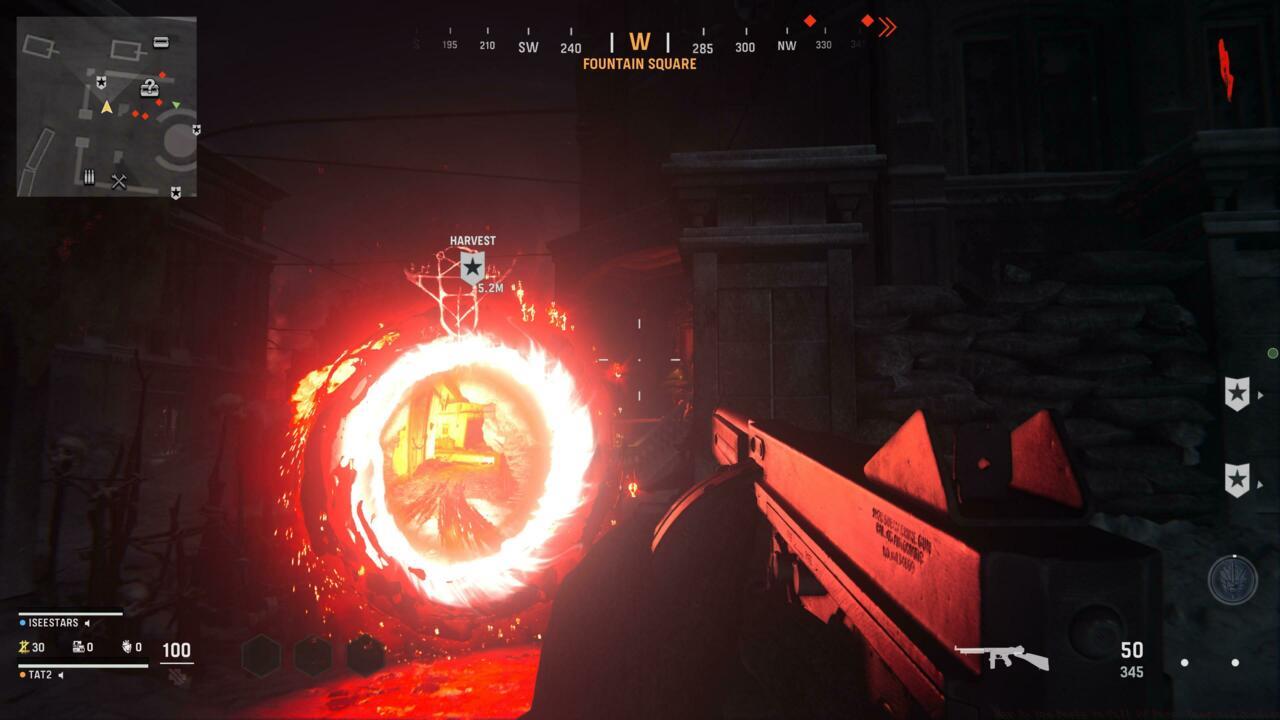Click the armor plate icon showing zero

[x=78, y=648]
